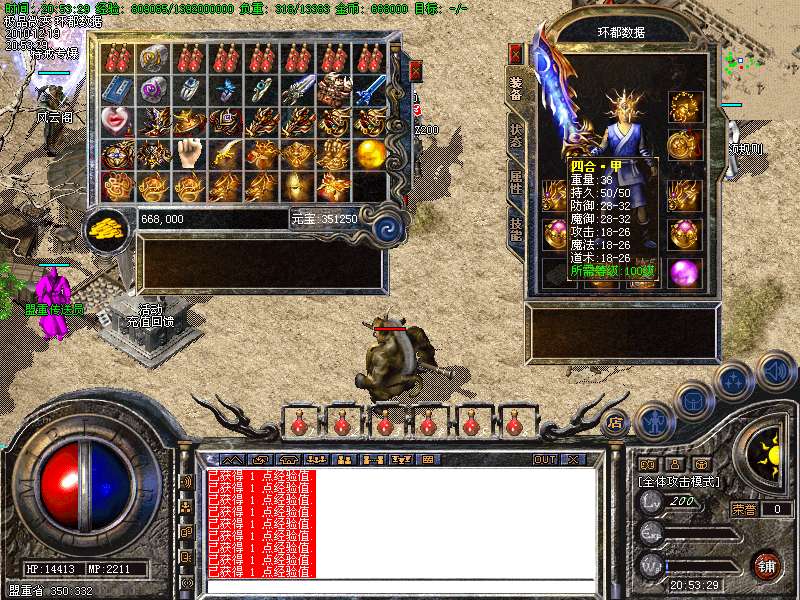Screen dimensions: 800x600
Task: Click the blue swirl bag button
Action: [x=385, y=229]
